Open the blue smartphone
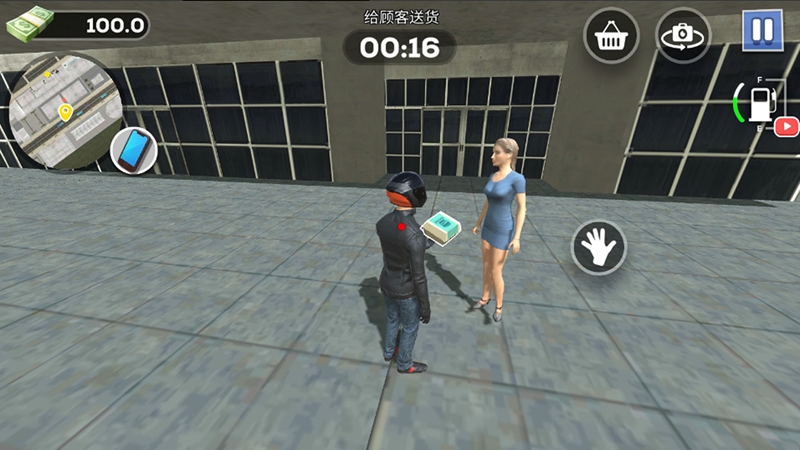This screenshot has height=450, width=800. click(x=133, y=150)
